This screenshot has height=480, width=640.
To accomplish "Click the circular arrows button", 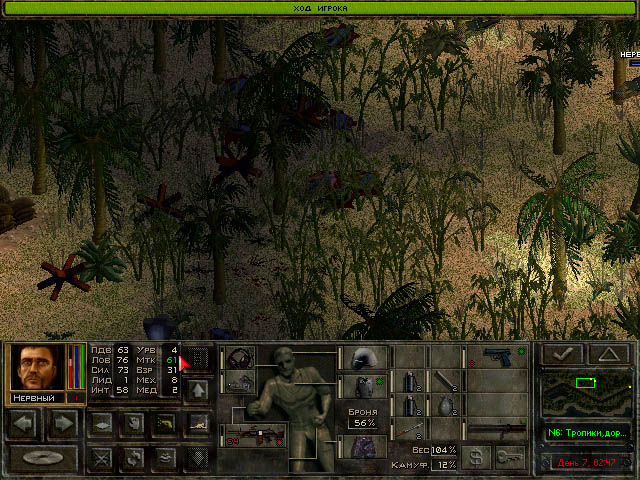I will tap(131, 458).
